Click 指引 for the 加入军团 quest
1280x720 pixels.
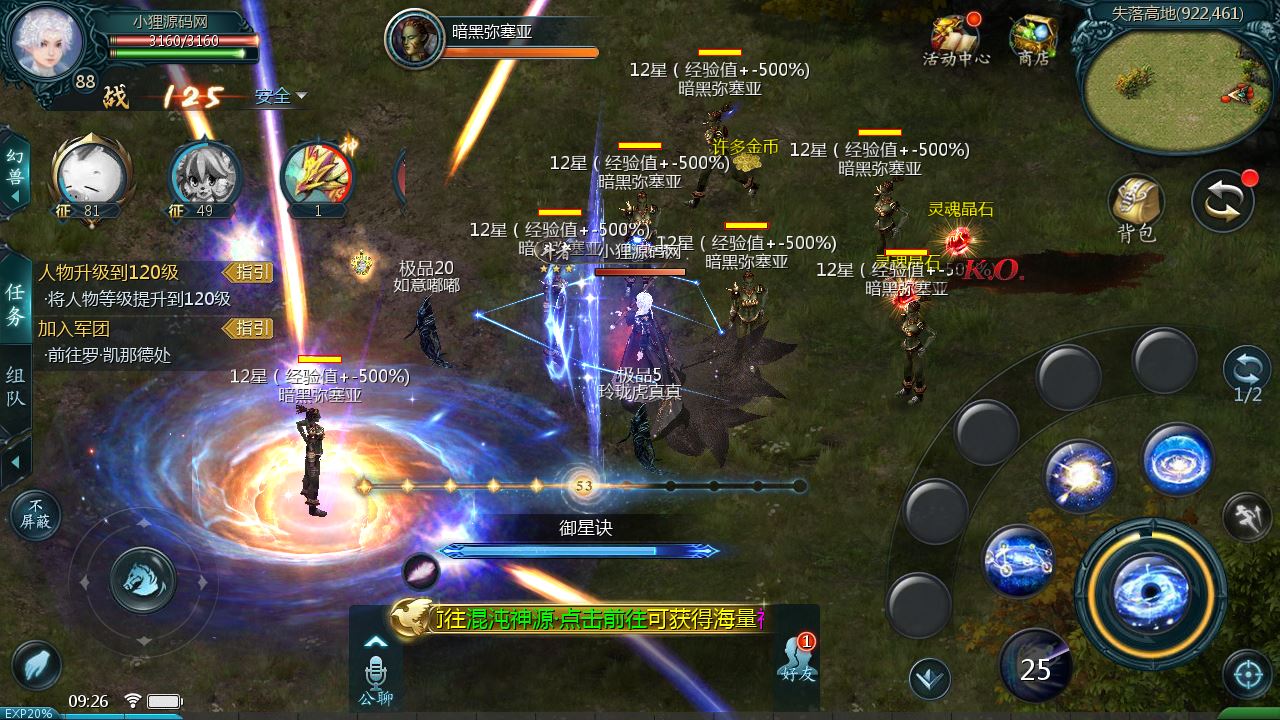click(248, 328)
